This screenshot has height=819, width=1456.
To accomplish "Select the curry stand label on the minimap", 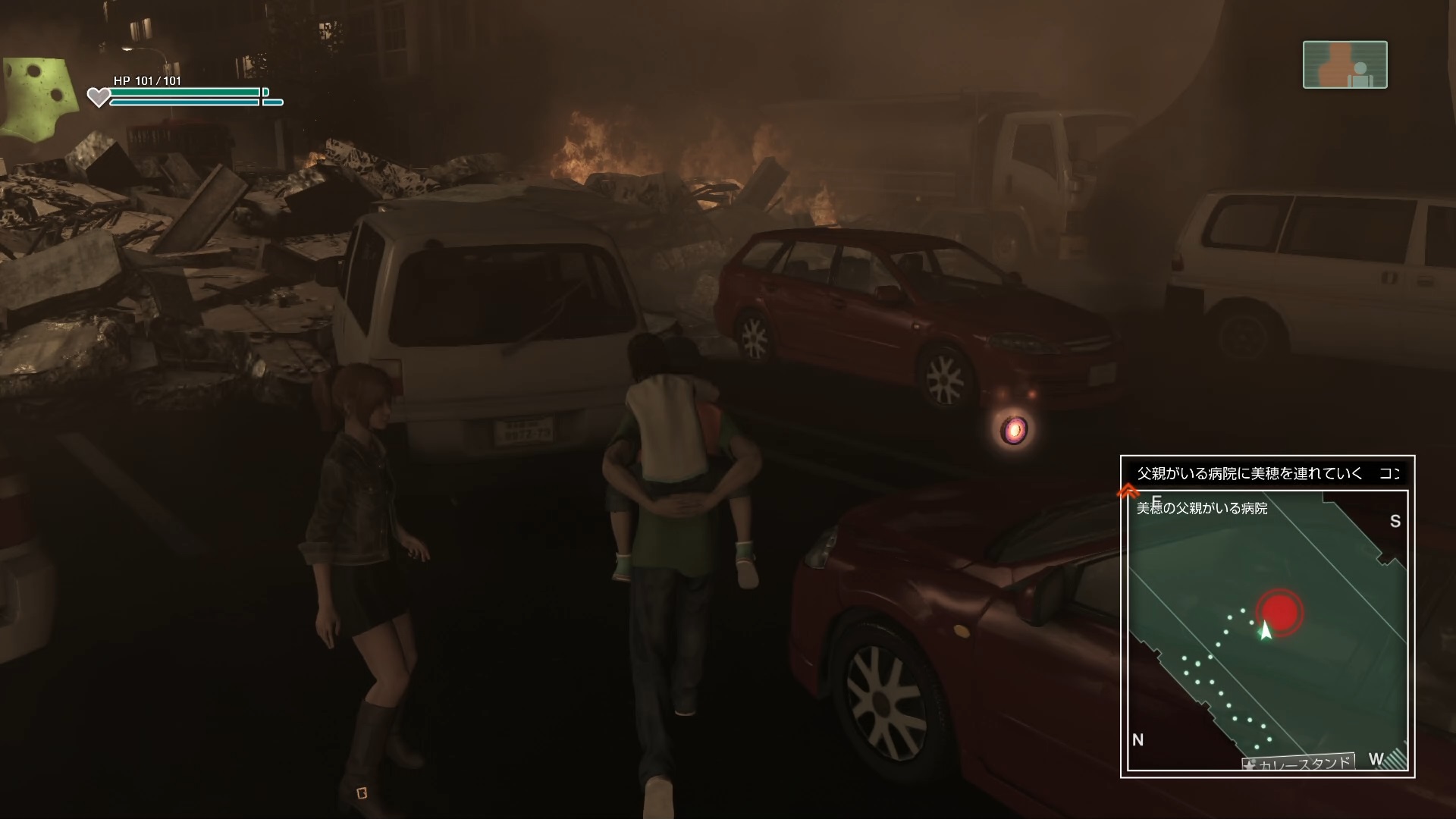I will (1298, 763).
